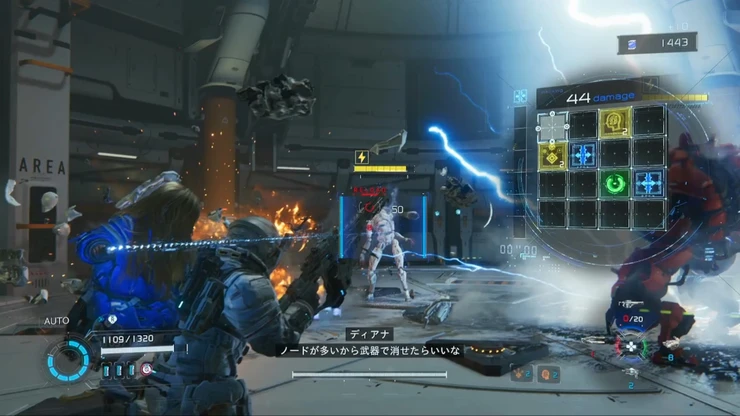Choose the green power goal node

(615, 184)
